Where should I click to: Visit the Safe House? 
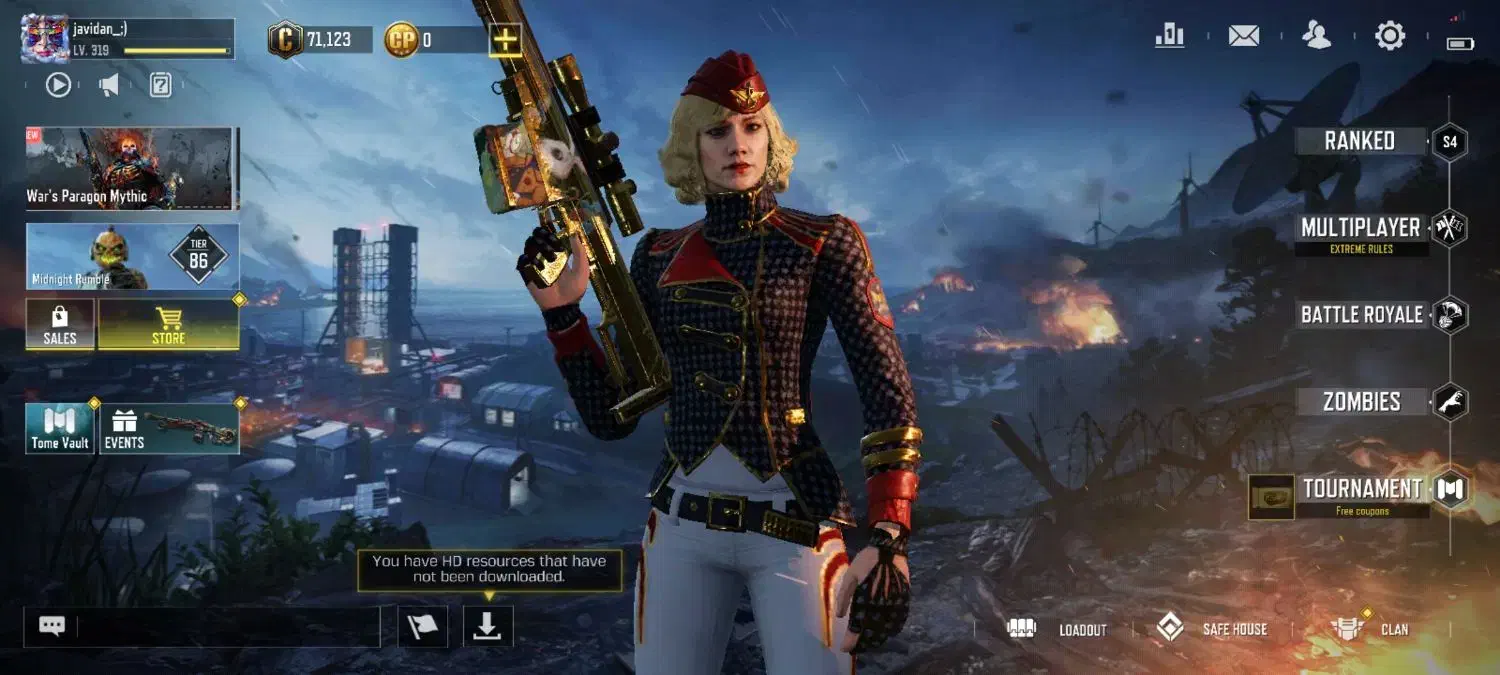1212,629
